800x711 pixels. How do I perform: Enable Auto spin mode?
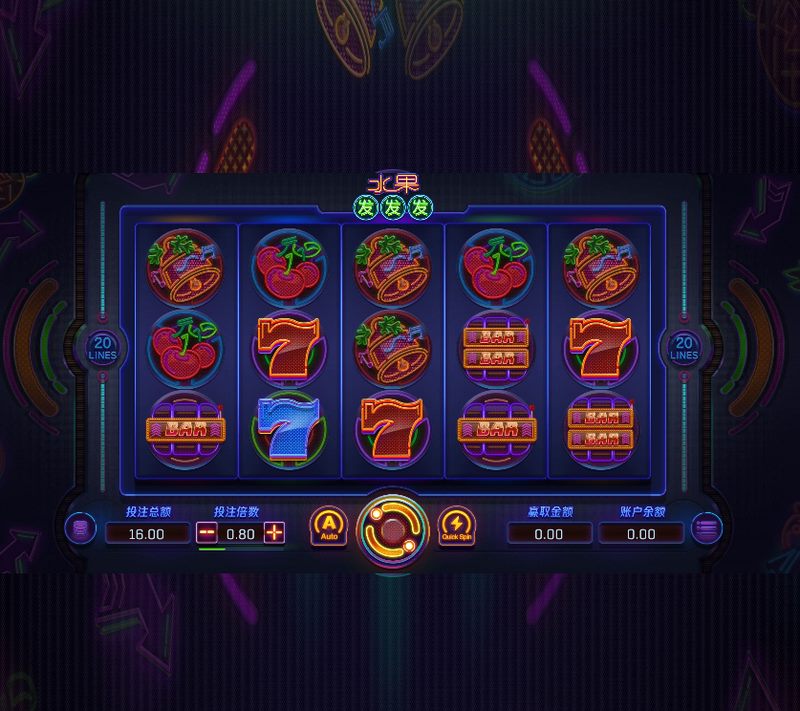pos(328,526)
